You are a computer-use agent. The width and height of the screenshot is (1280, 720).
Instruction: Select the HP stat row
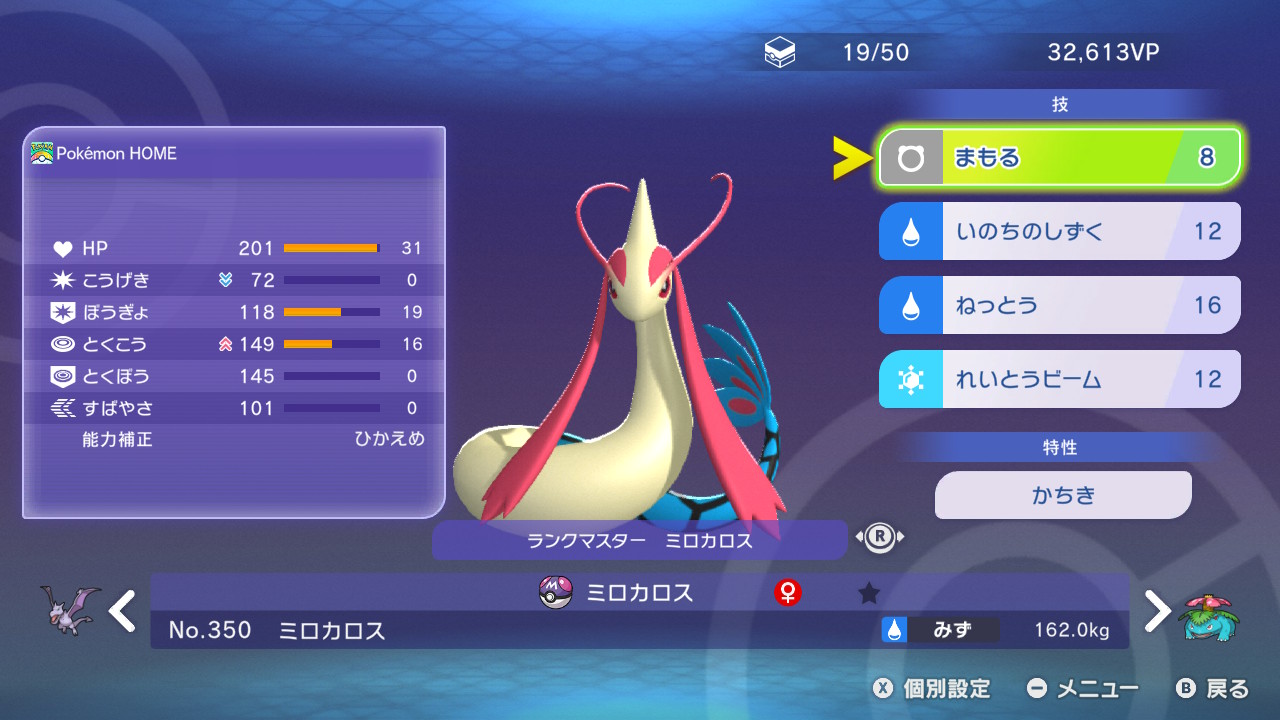pos(235,248)
